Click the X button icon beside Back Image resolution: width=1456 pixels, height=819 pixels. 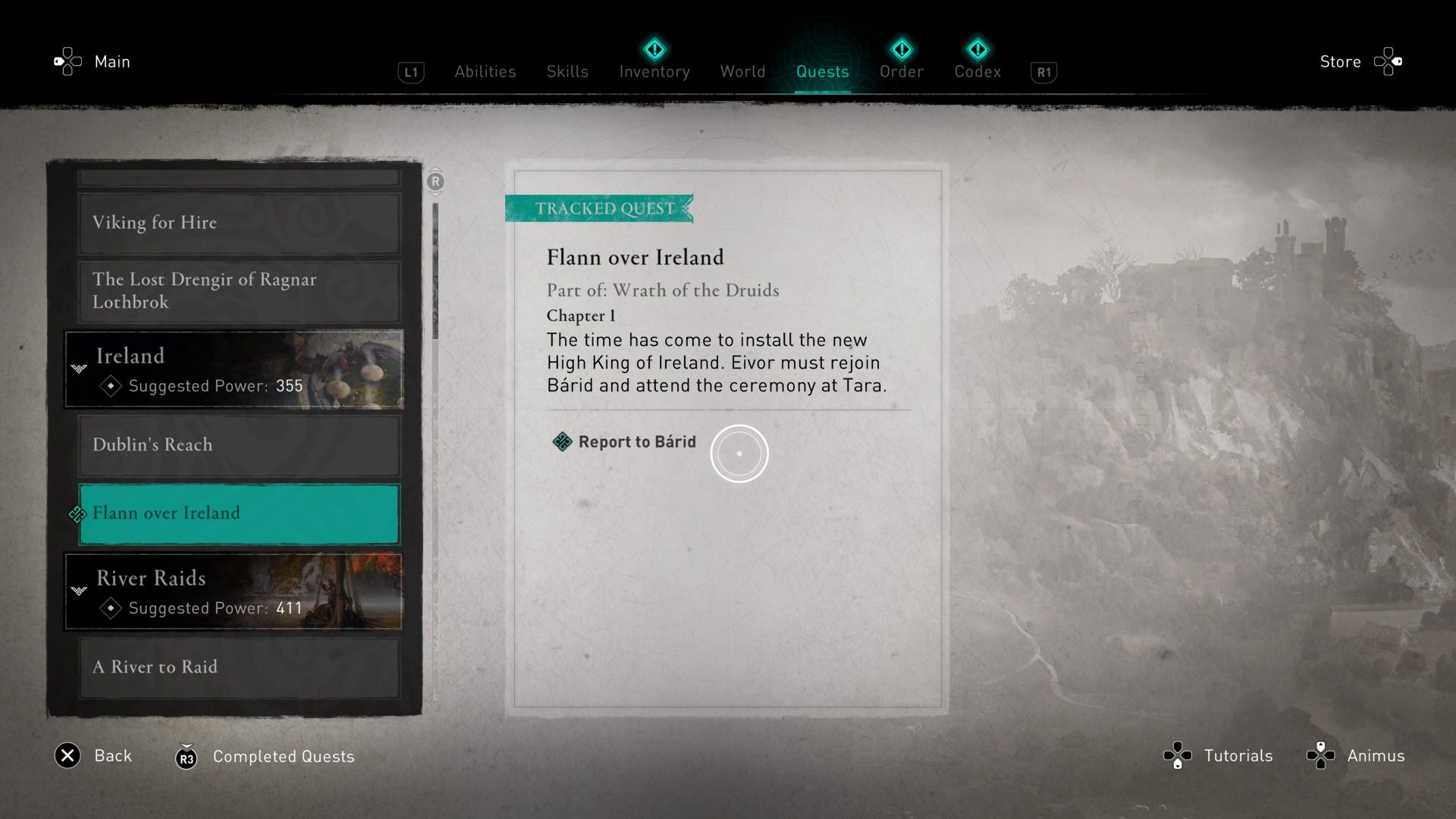point(67,756)
